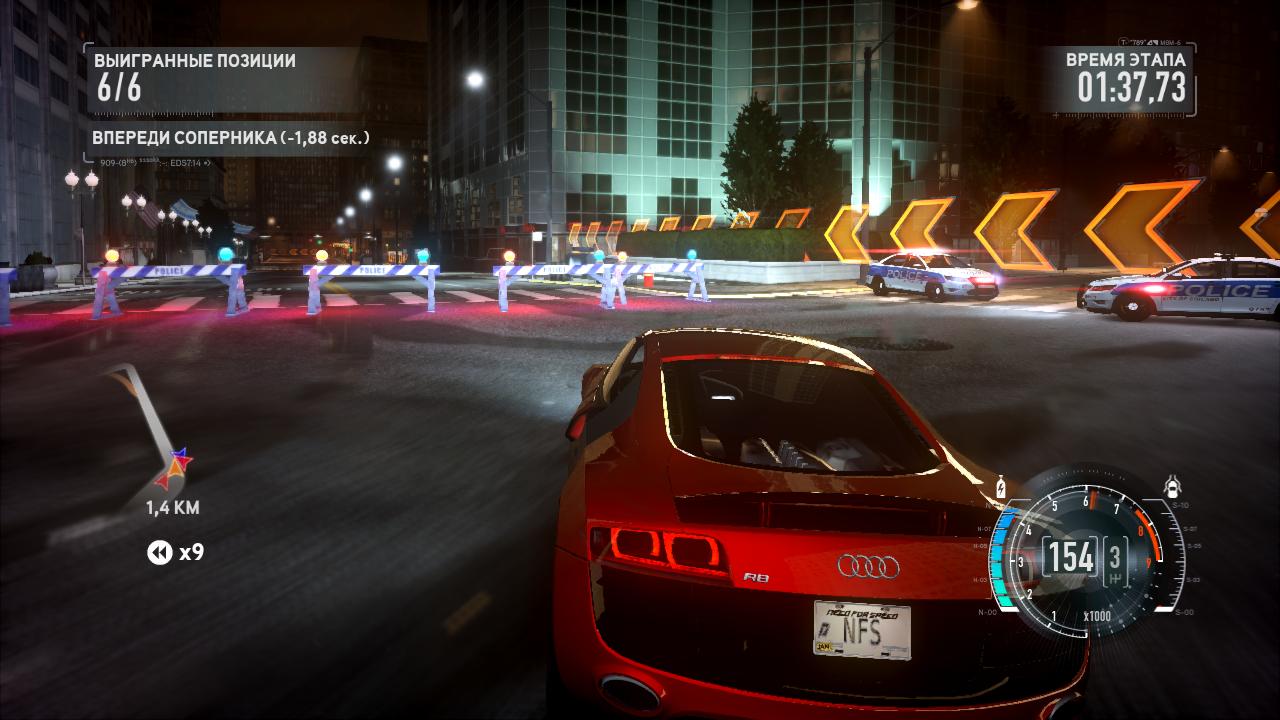Click the 1,4 KM distance label
1280x720 pixels.
pos(173,507)
